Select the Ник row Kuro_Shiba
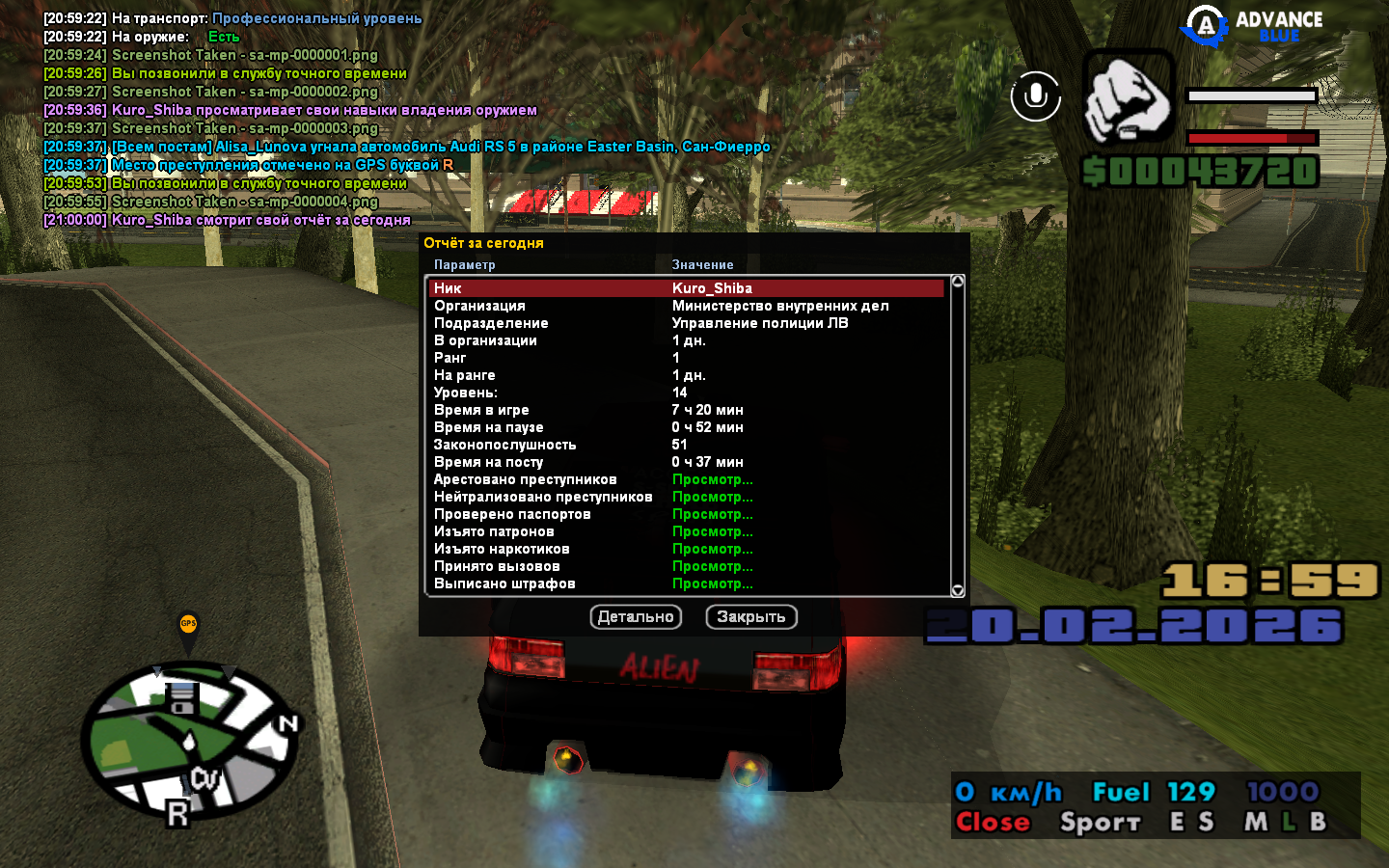 pos(686,288)
